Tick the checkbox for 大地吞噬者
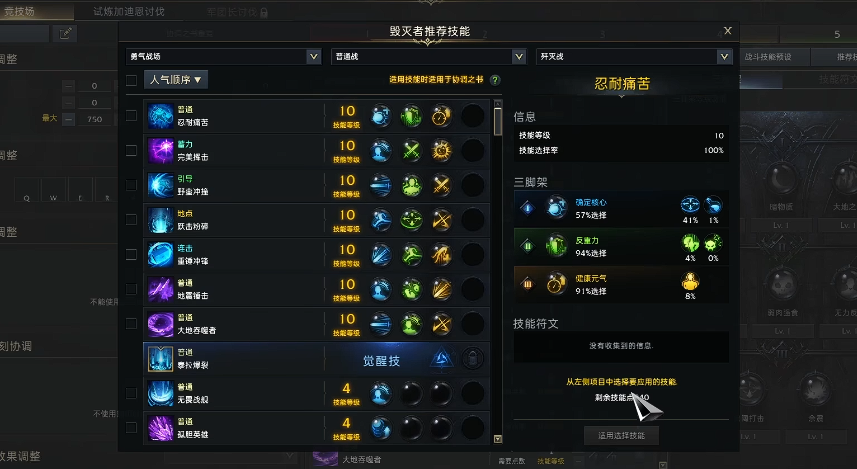 point(131,323)
